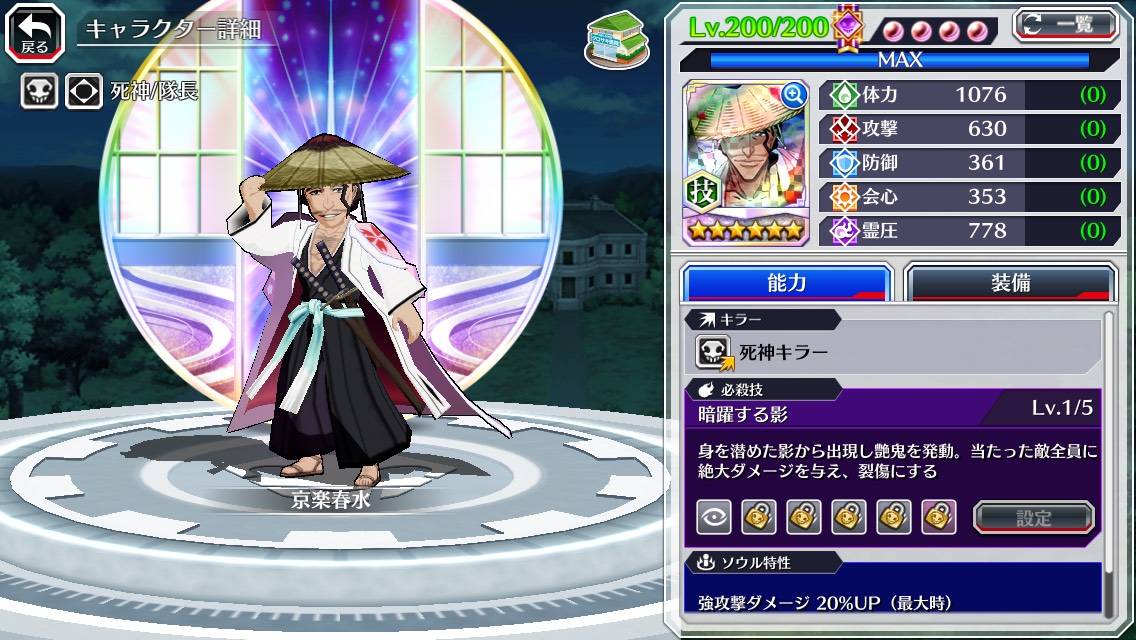
Task: Tap the skull affiliation icon under the title
Action: coord(39,91)
